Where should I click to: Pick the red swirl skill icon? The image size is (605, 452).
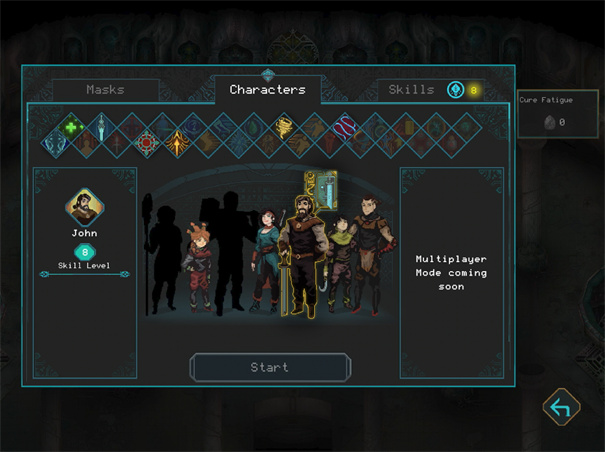click(345, 127)
